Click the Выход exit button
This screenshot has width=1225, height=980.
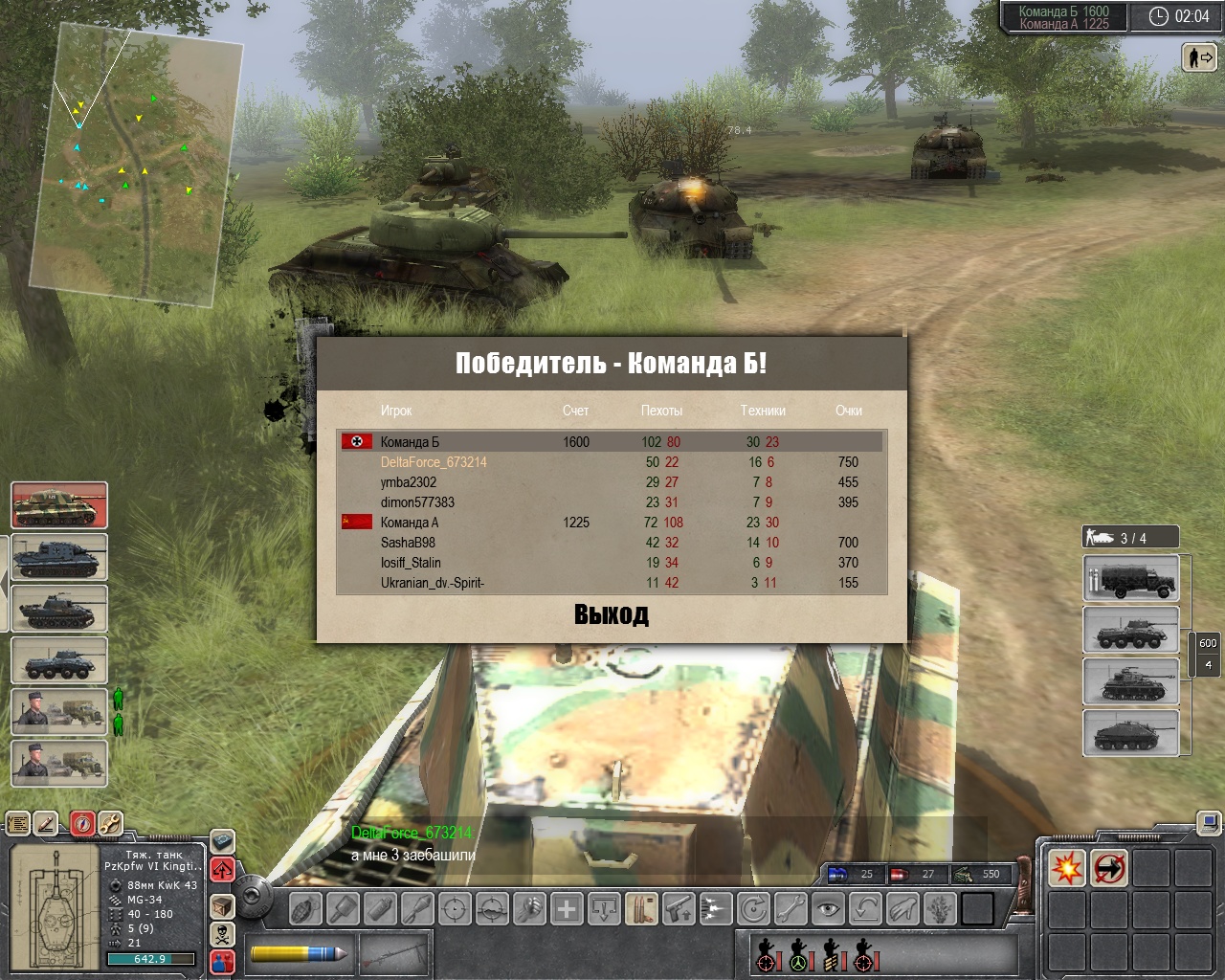611,614
